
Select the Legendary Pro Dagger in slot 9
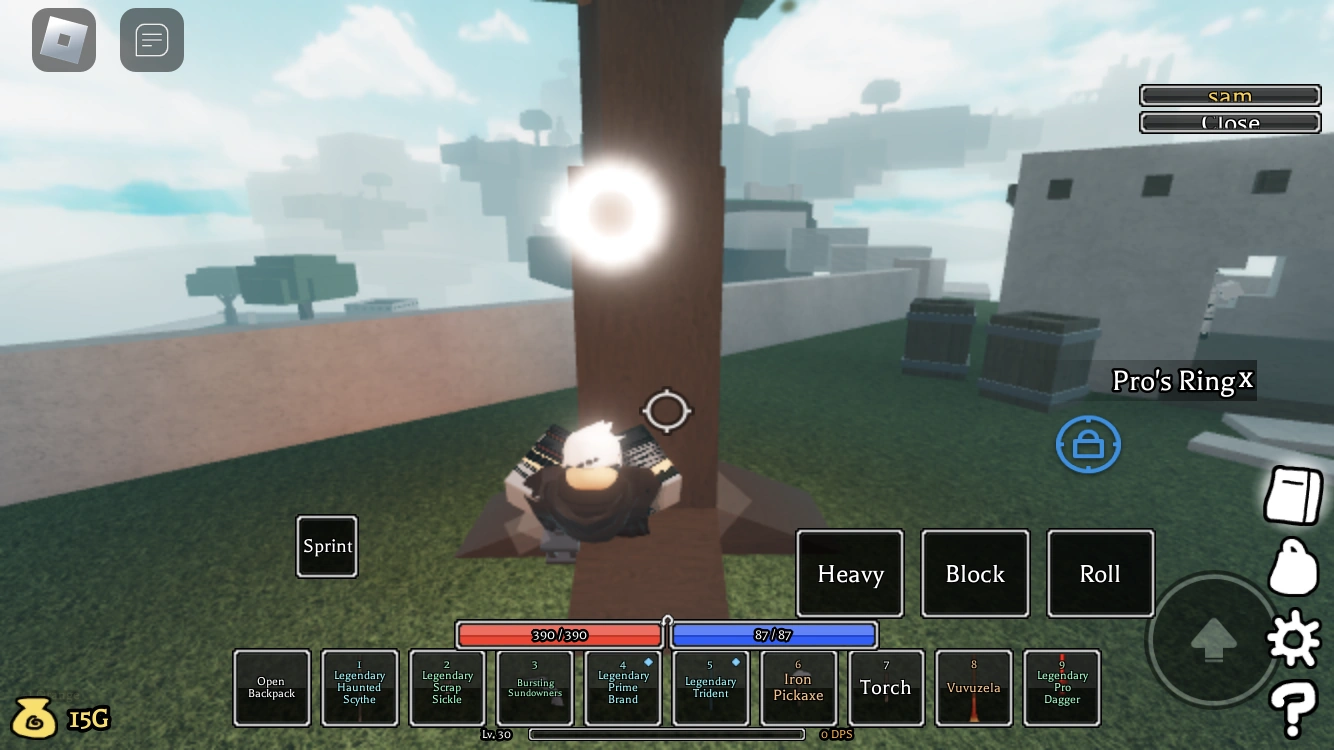1061,687
